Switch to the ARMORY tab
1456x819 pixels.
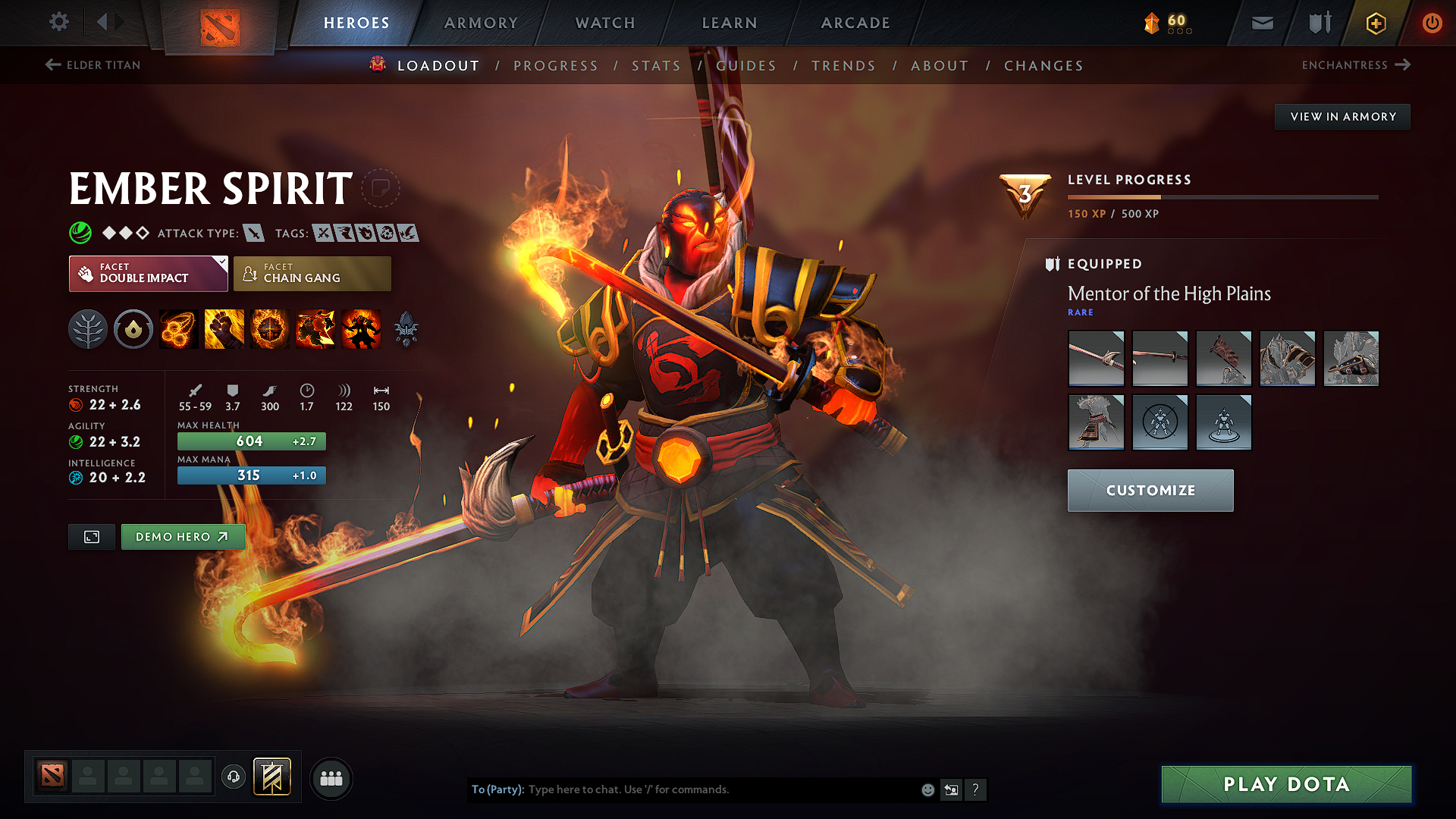[x=481, y=23]
